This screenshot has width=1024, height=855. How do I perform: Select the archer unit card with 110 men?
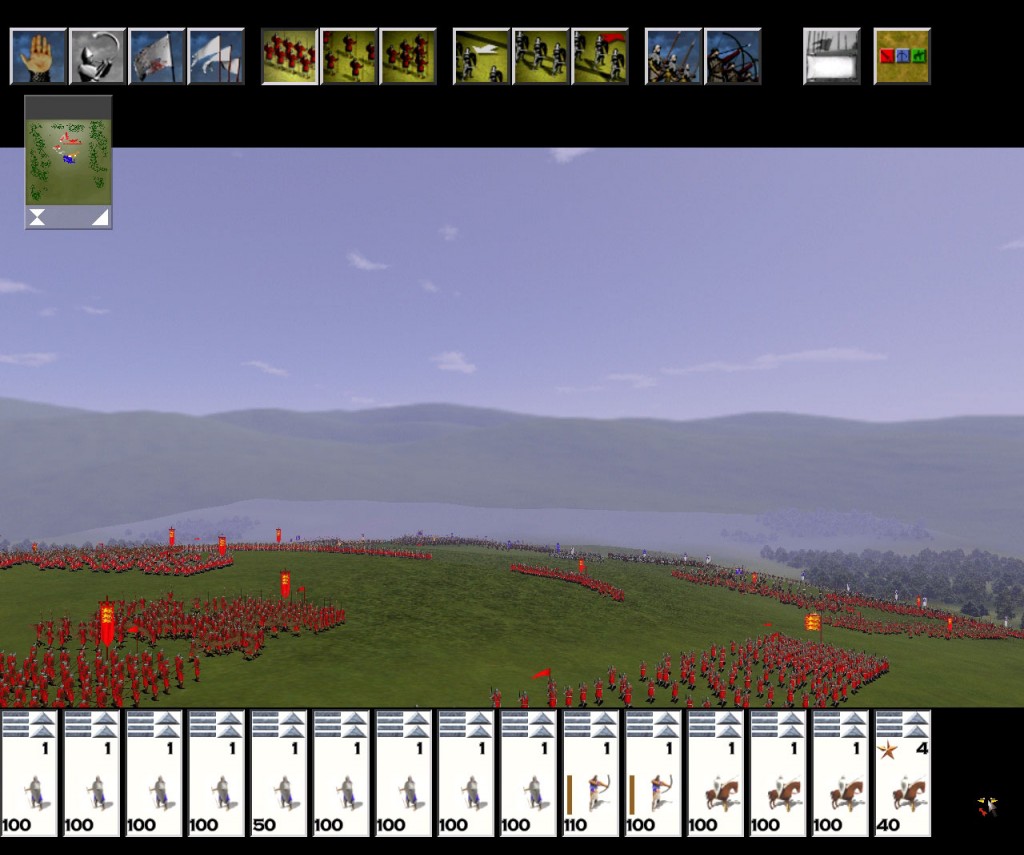(591, 773)
